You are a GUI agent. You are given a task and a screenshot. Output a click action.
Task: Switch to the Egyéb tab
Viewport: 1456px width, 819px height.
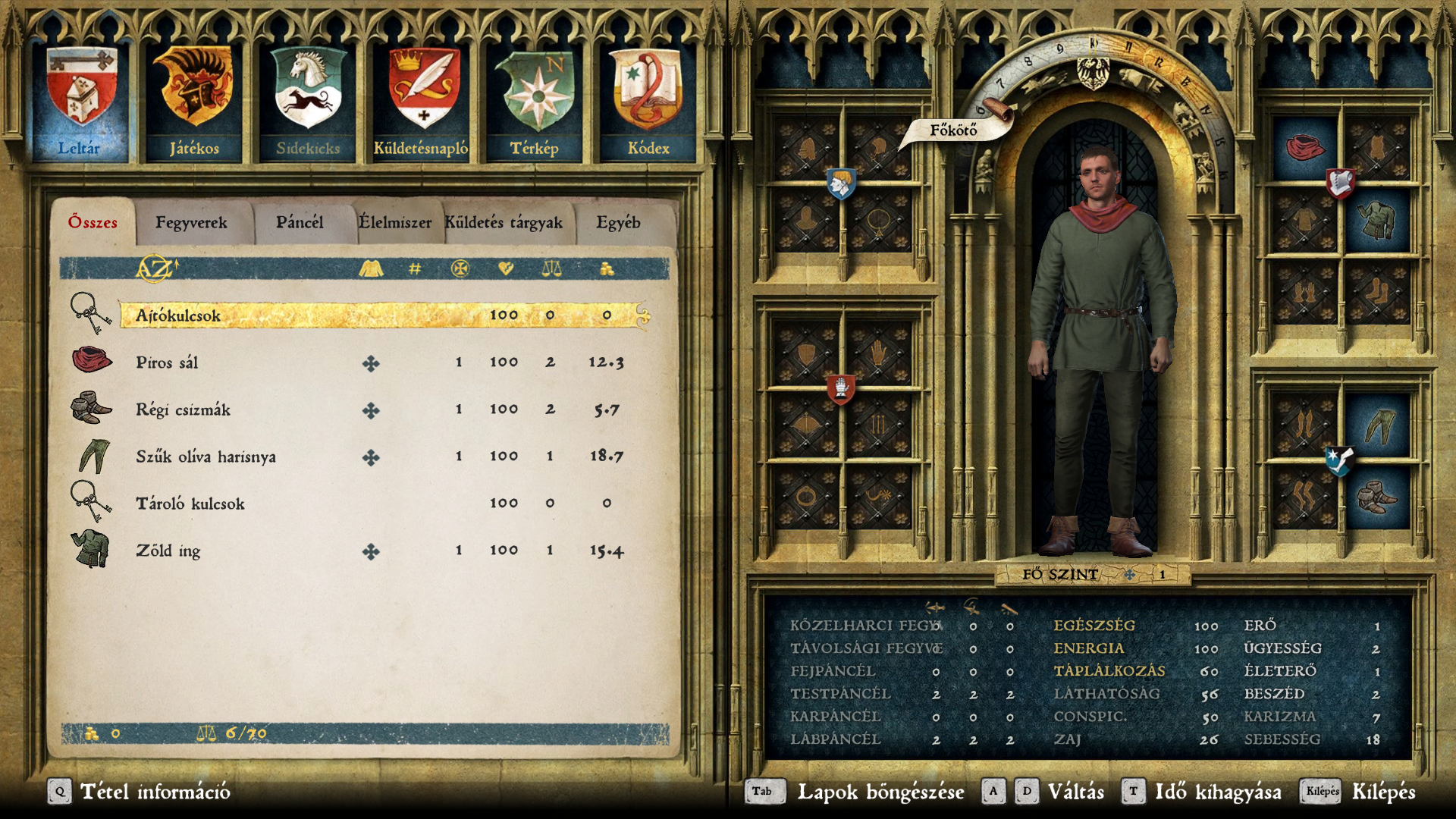coord(618,223)
